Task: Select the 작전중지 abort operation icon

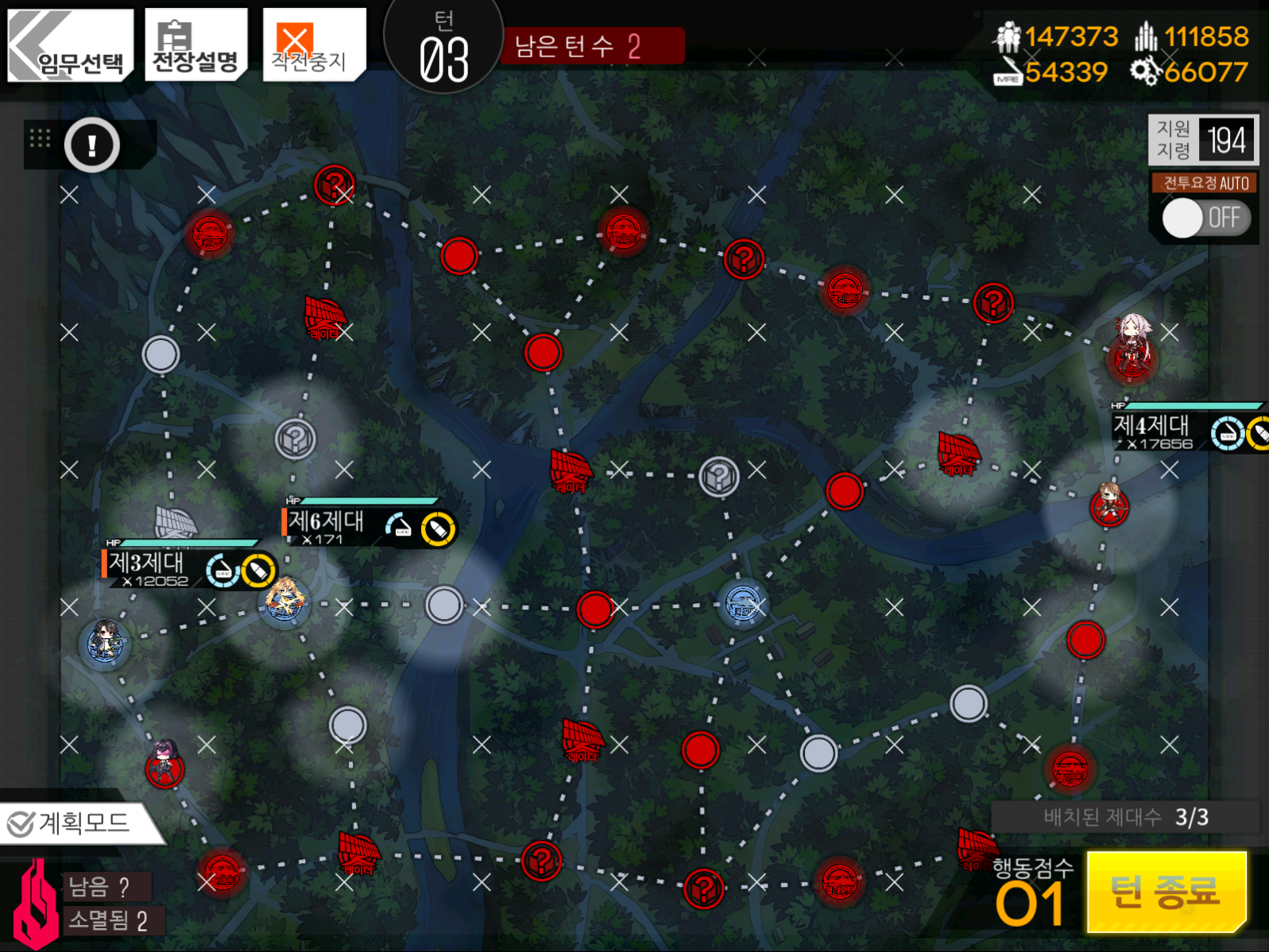Action: tap(312, 44)
